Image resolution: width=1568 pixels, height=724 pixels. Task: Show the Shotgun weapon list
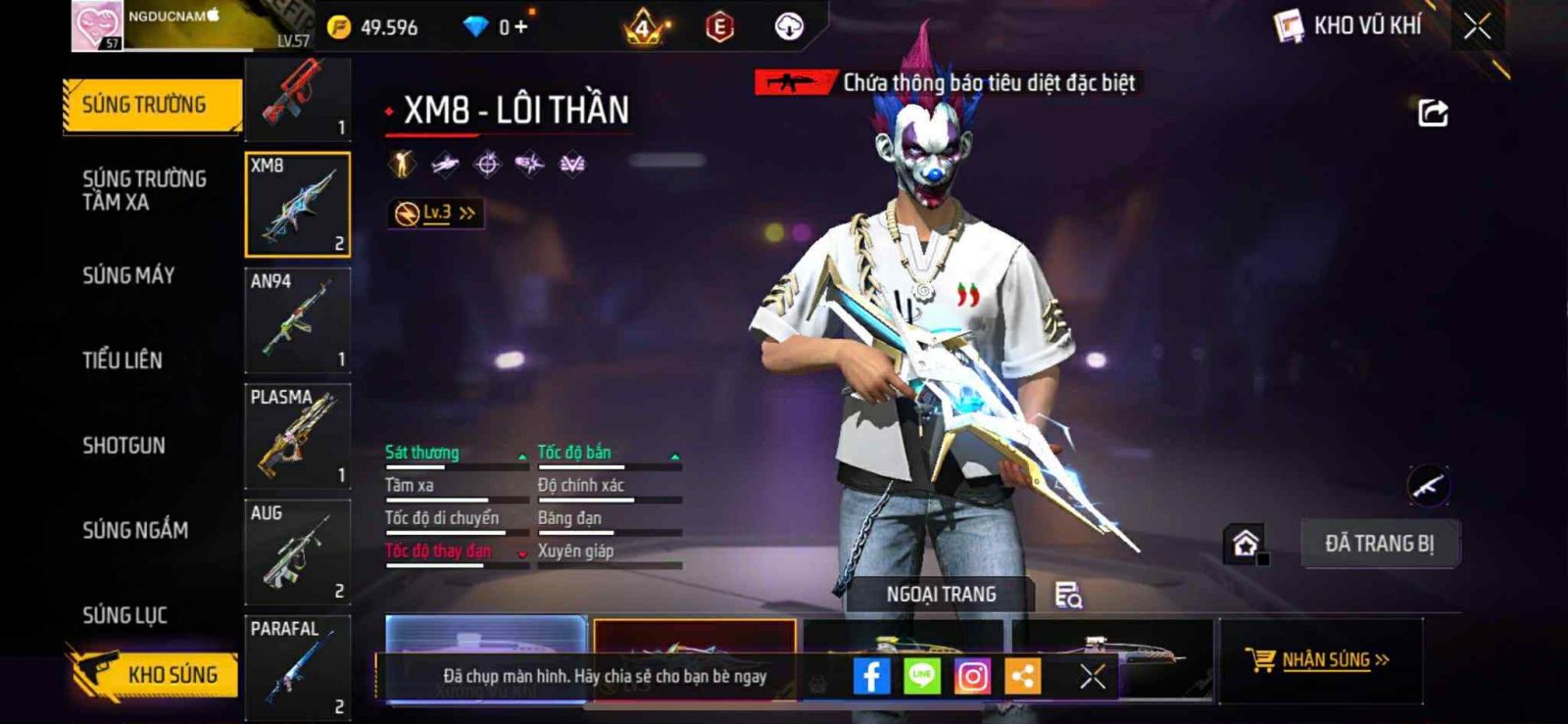coord(123,446)
